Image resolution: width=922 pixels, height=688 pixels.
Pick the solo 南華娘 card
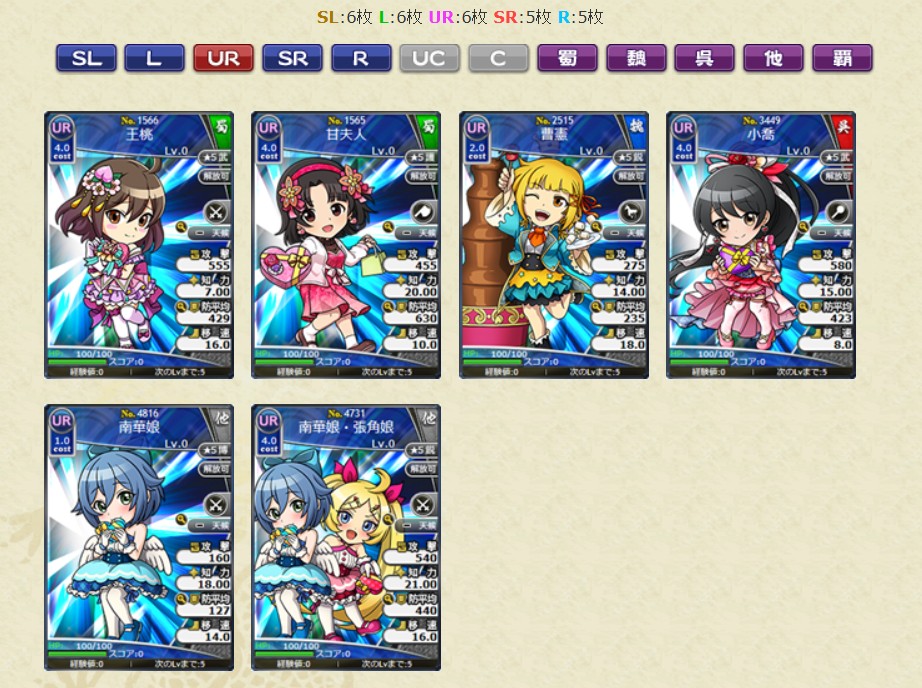138,537
